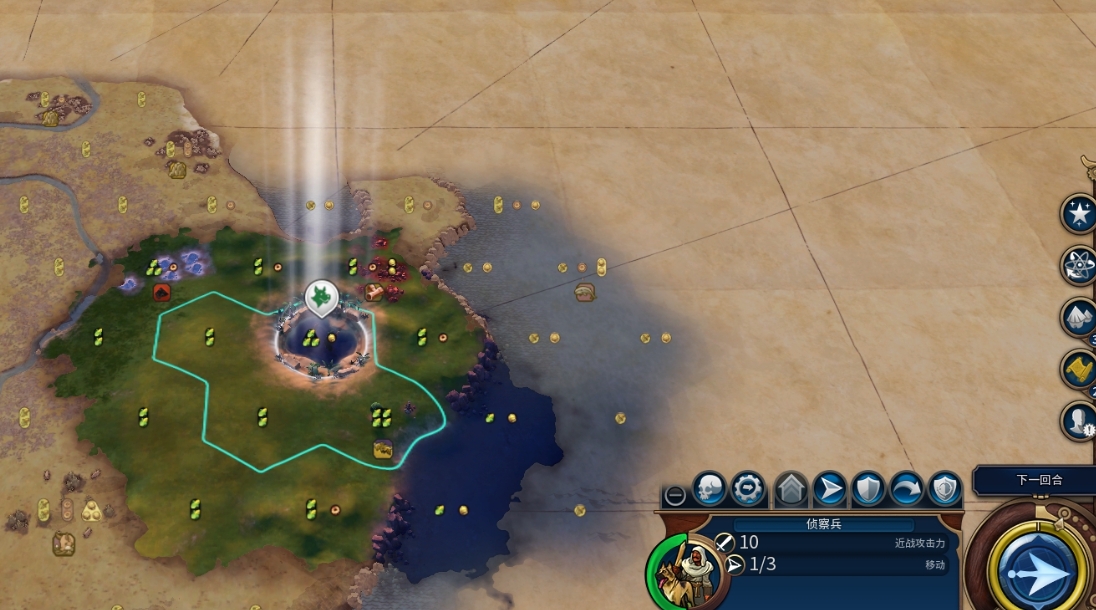Open unit promotion chevron icon
The image size is (1096, 610).
click(x=791, y=489)
